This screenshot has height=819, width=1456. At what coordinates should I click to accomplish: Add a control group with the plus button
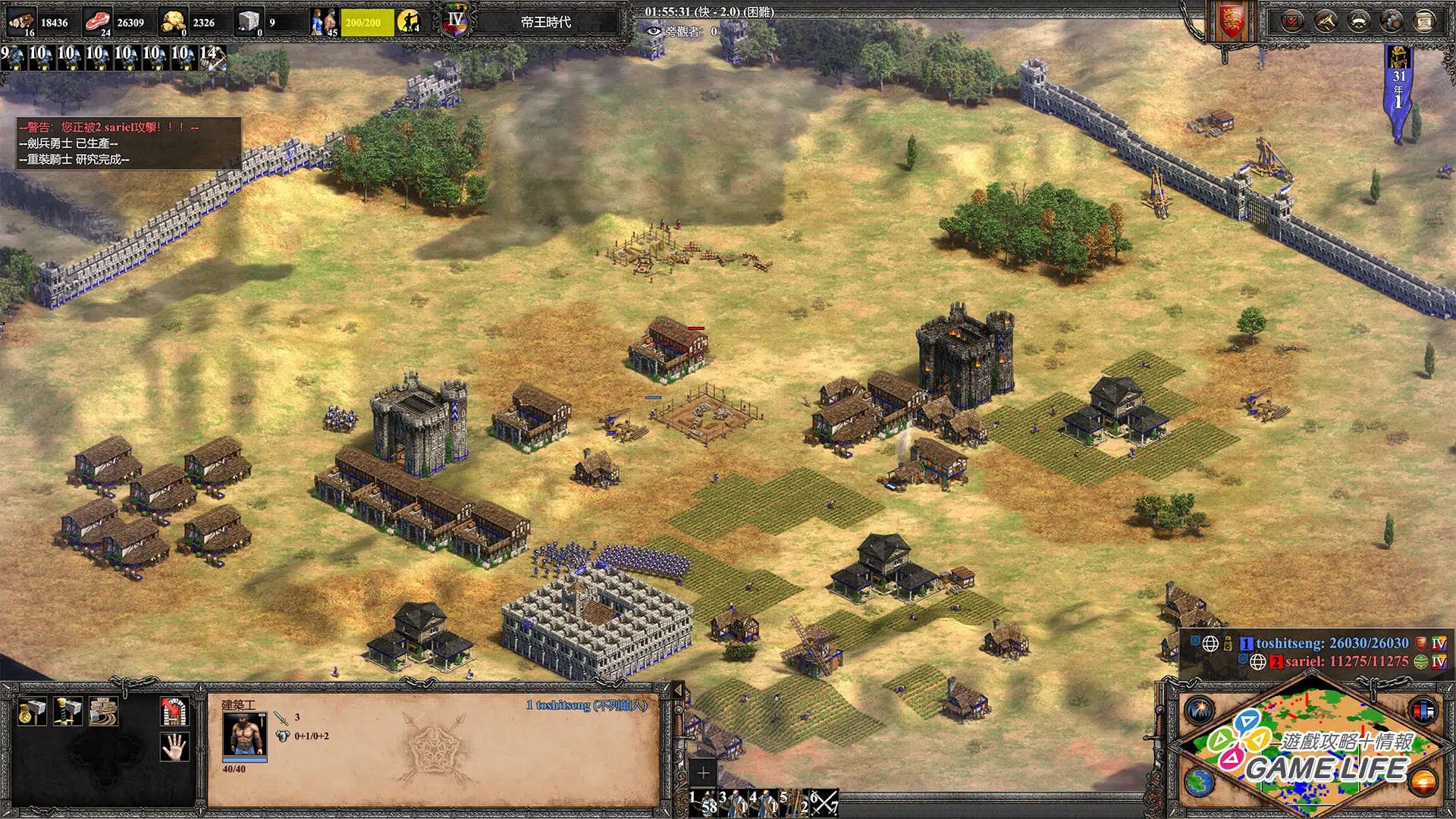703,773
